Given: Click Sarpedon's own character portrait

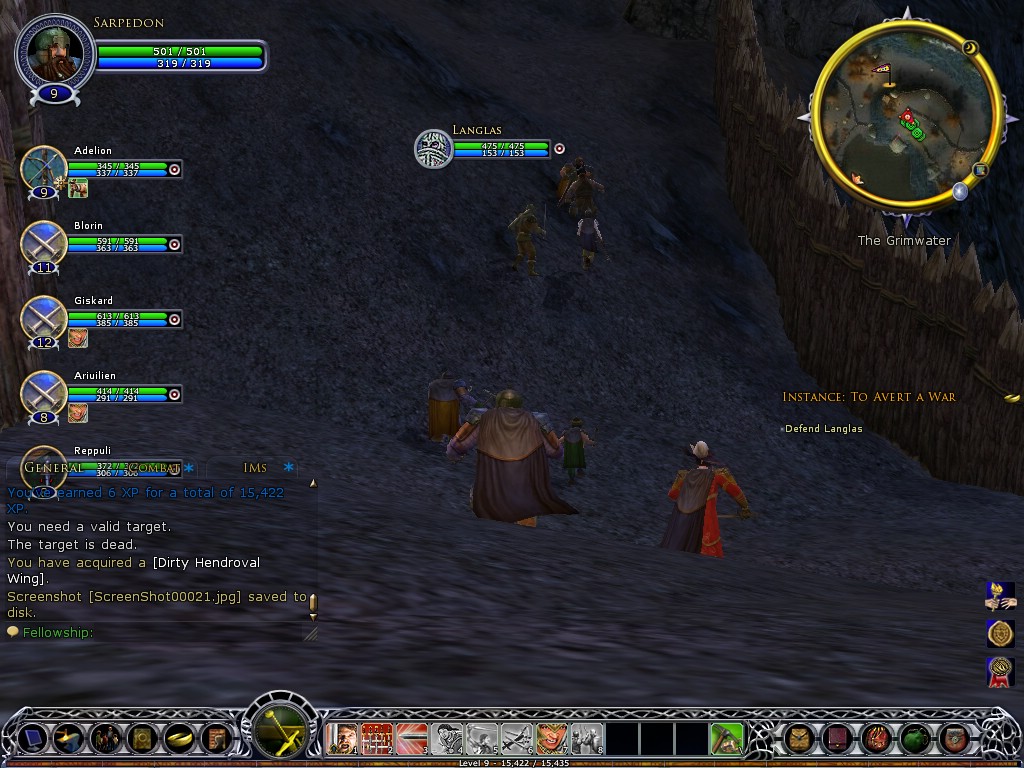Looking at the screenshot, I should coord(55,52).
